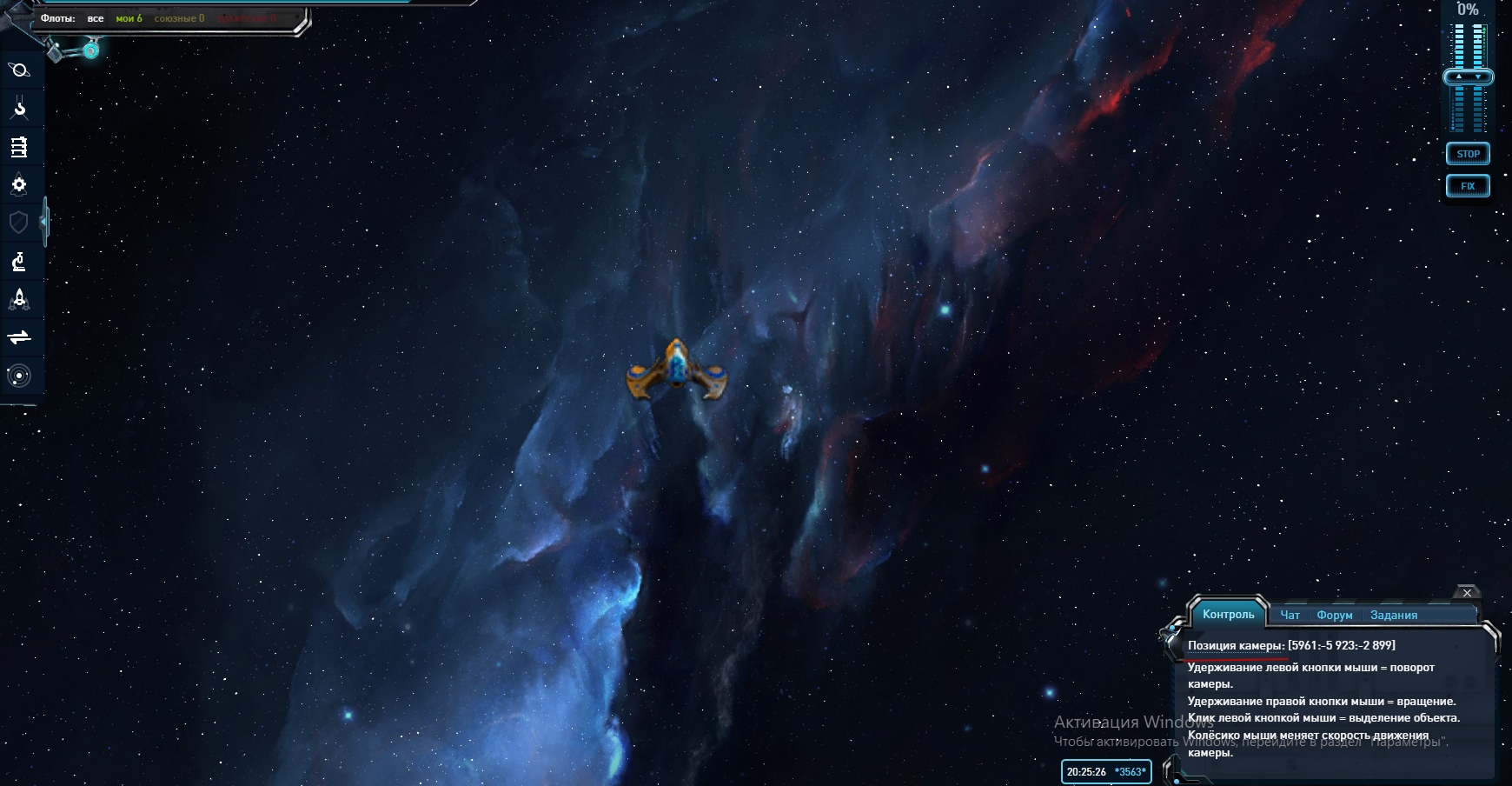Open the stacked list sidebar icon
Screen dimensions: 1512x786
pos(19,147)
